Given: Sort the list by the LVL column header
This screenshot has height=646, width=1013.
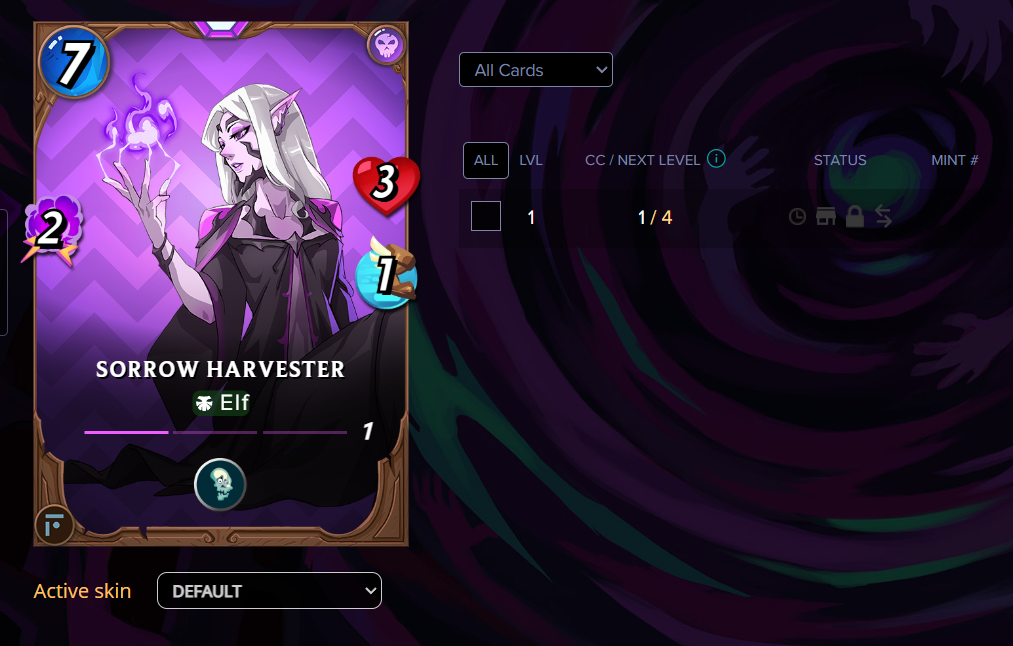Looking at the screenshot, I should click(531, 160).
